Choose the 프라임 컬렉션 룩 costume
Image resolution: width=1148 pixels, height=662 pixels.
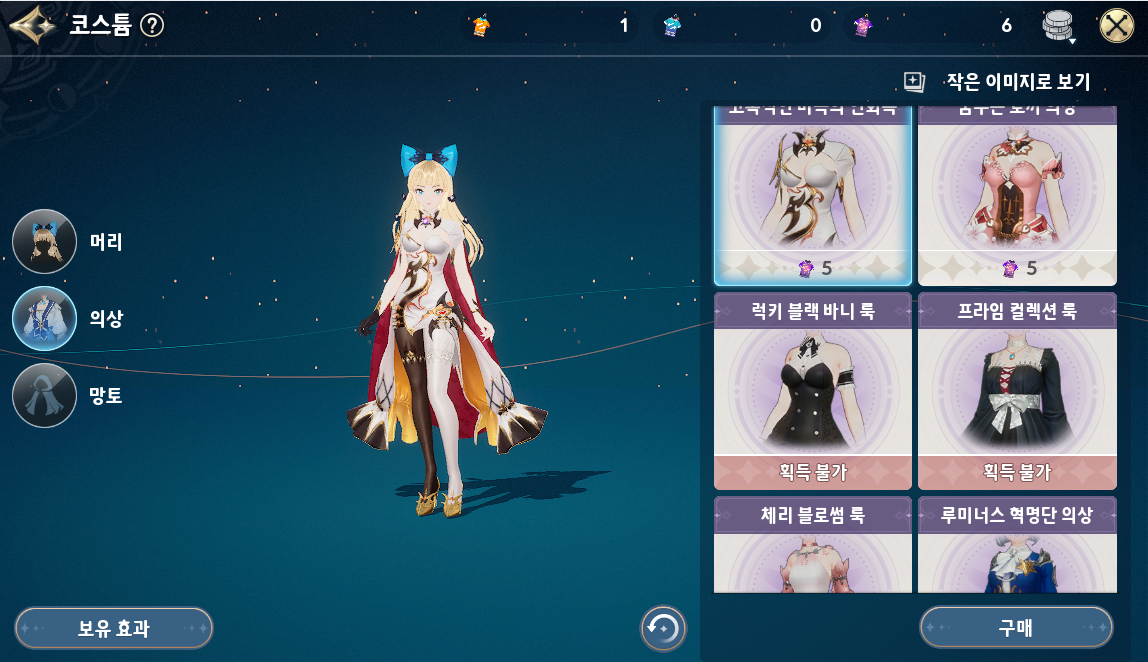(1016, 390)
